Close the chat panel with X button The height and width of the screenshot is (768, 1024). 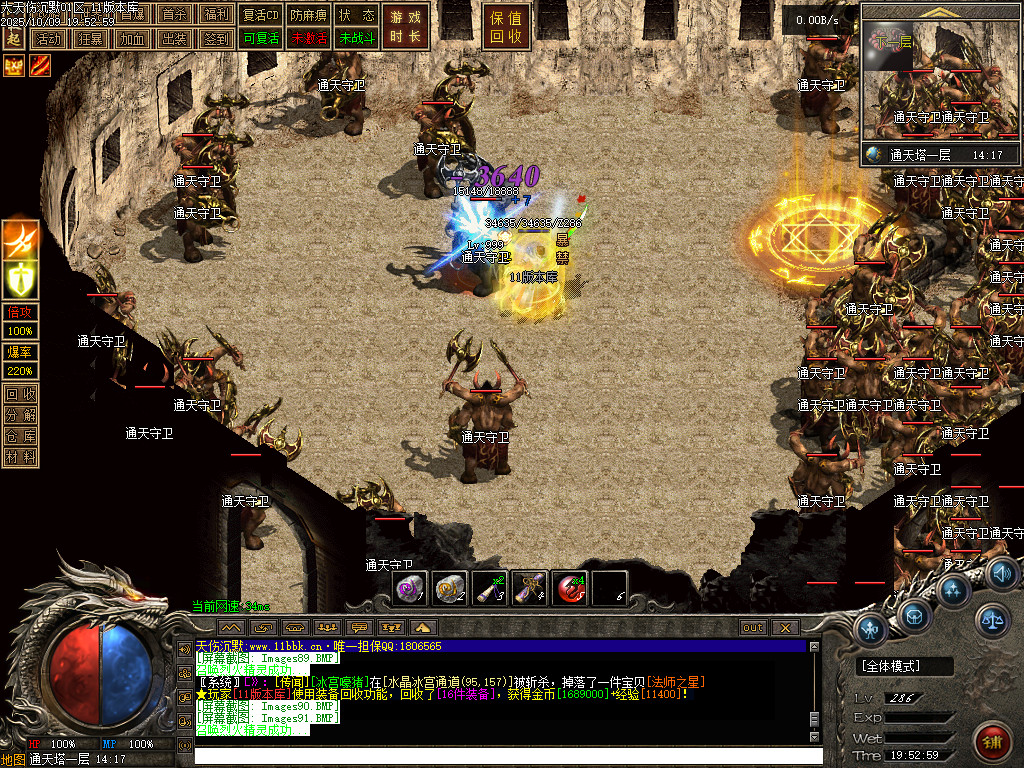785,627
